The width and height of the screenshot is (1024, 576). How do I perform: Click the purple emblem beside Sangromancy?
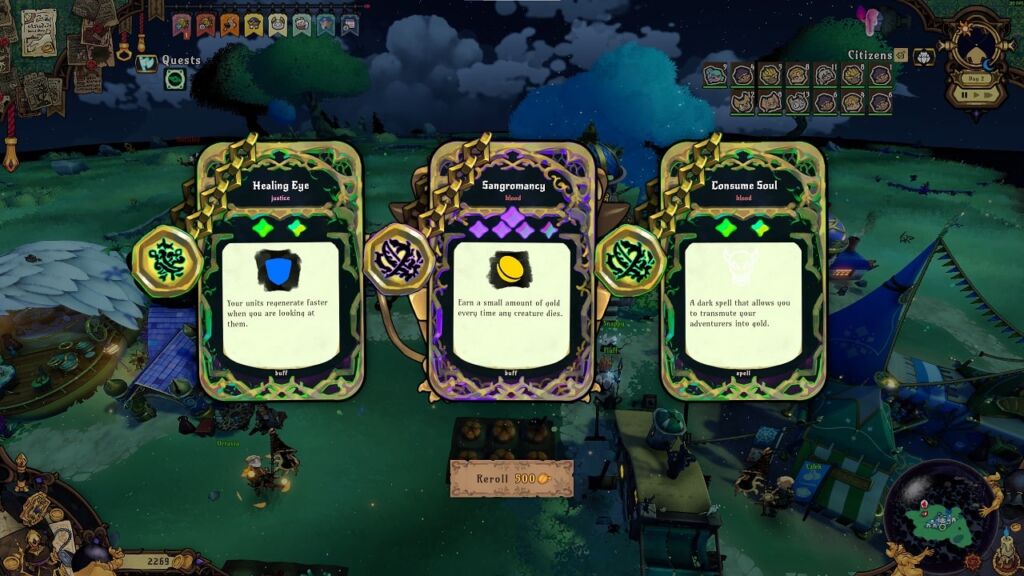coord(398,261)
